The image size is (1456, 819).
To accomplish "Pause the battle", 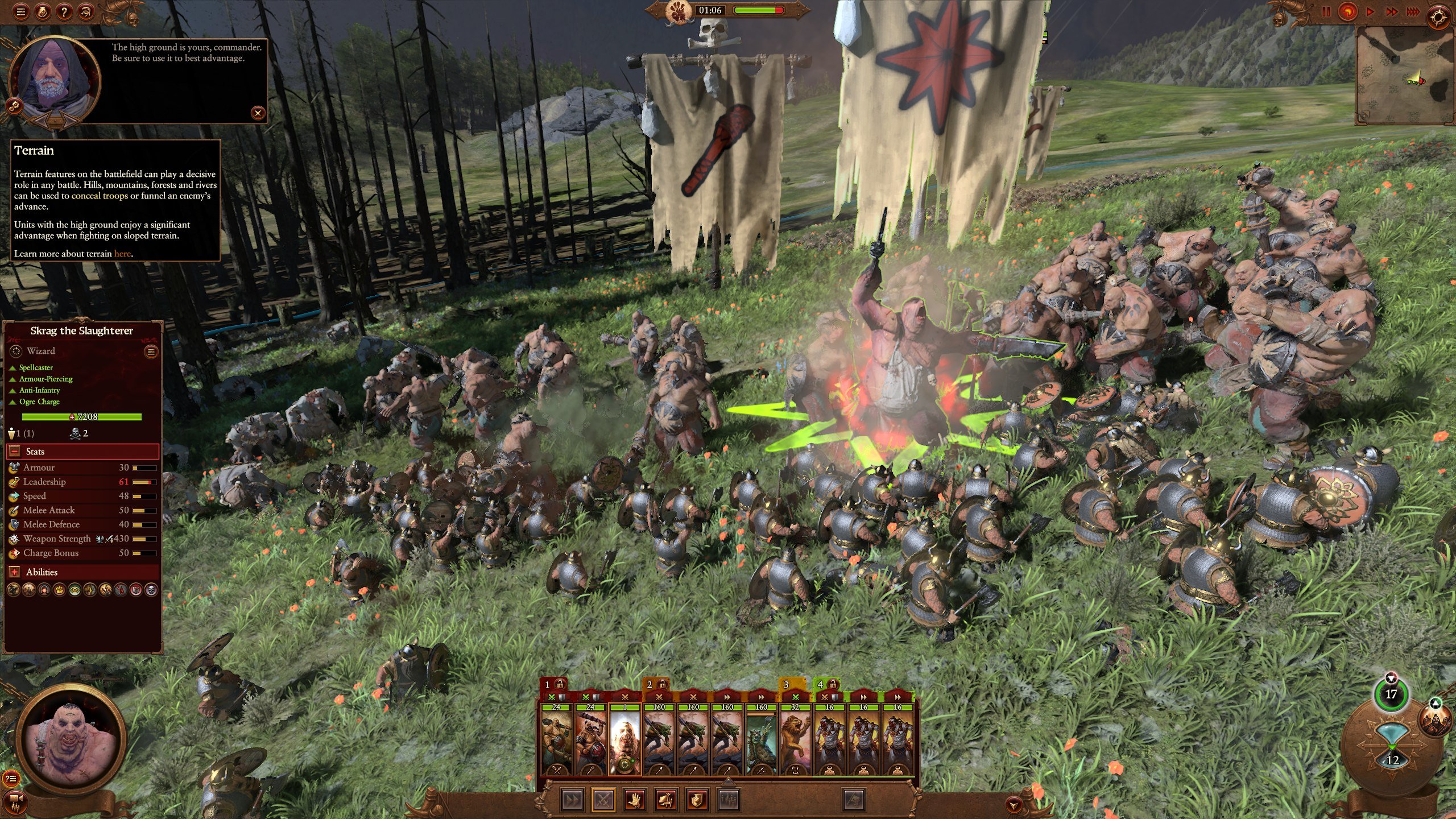I will (1326, 11).
